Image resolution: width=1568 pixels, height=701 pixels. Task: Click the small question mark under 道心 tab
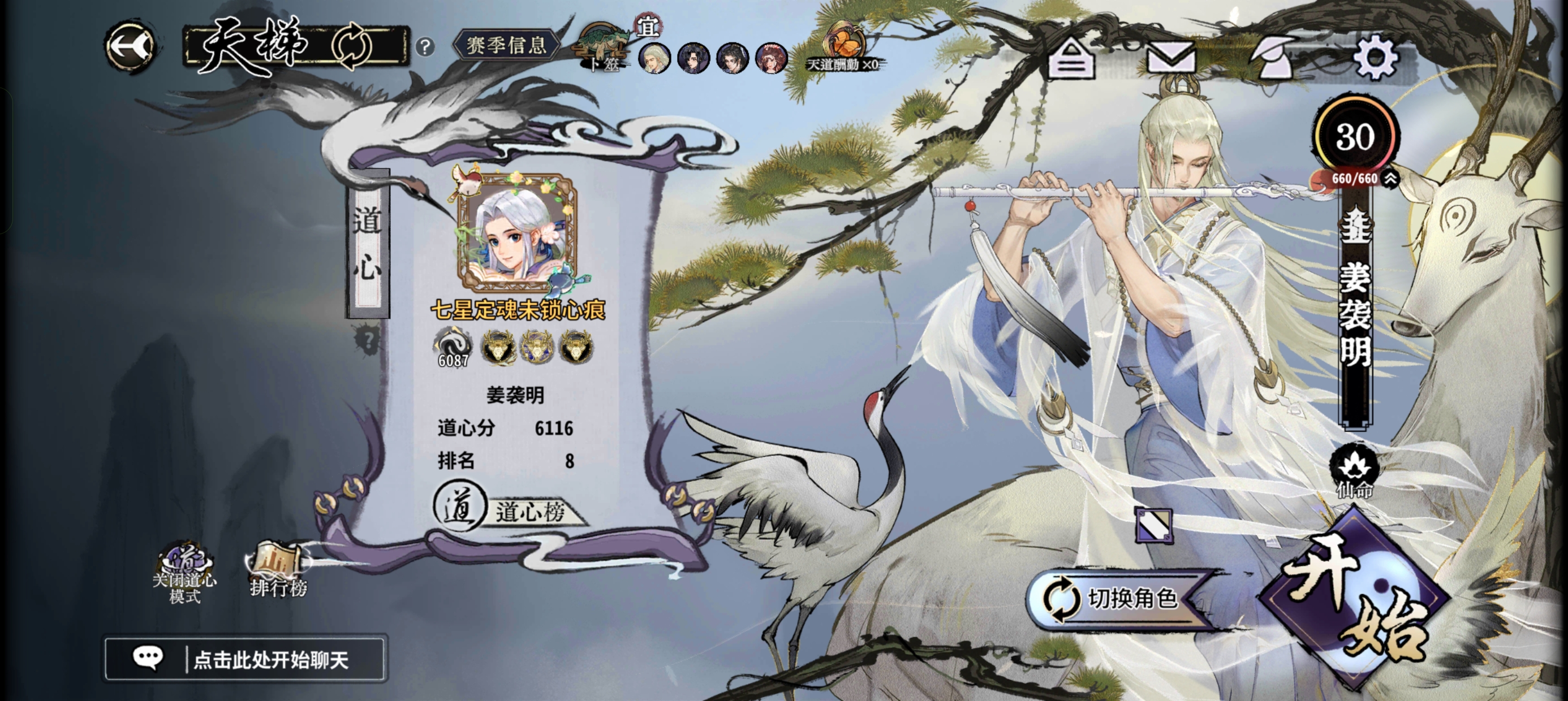tap(367, 340)
